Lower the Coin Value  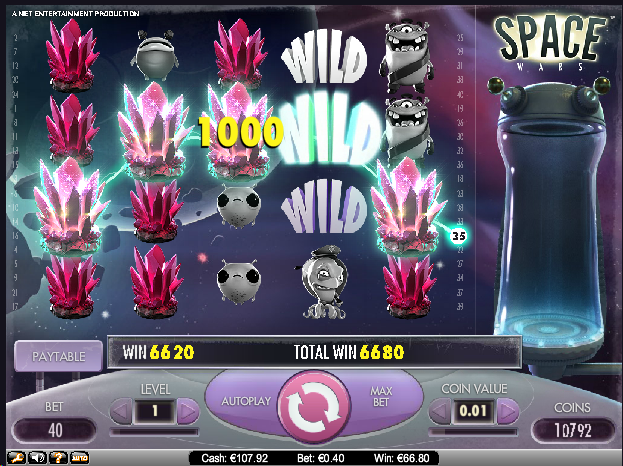437,411
